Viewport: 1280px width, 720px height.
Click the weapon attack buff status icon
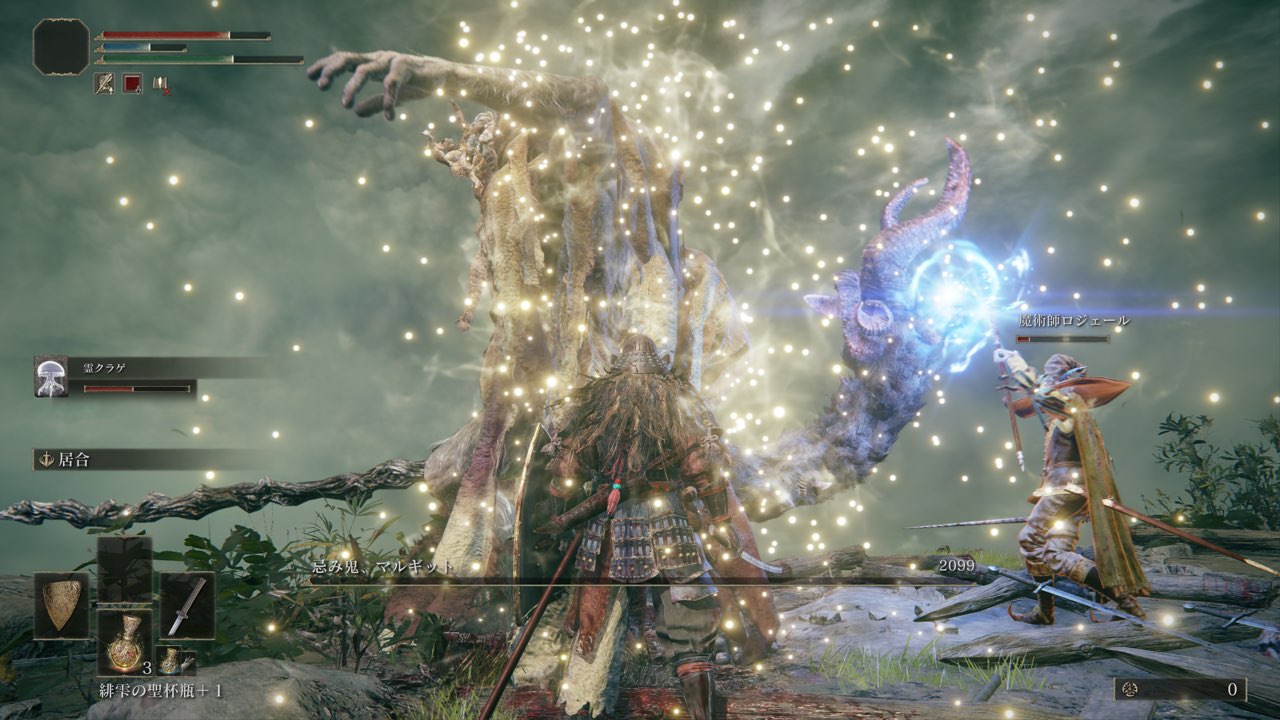(x=104, y=84)
